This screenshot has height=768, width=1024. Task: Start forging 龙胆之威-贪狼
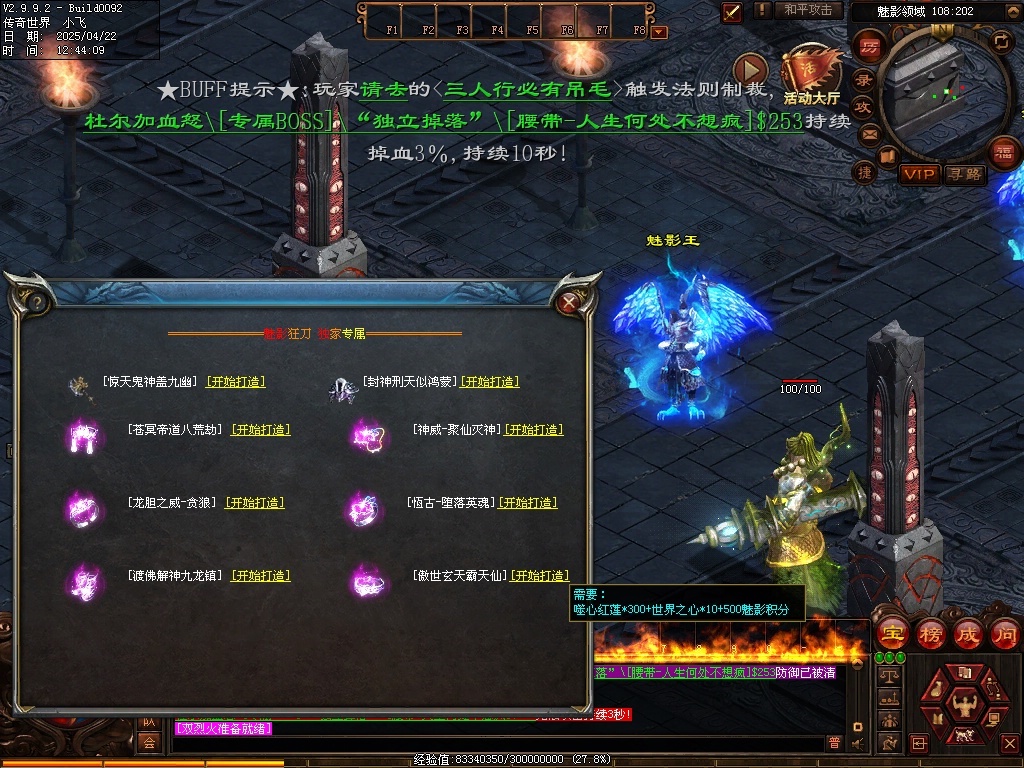(255, 503)
